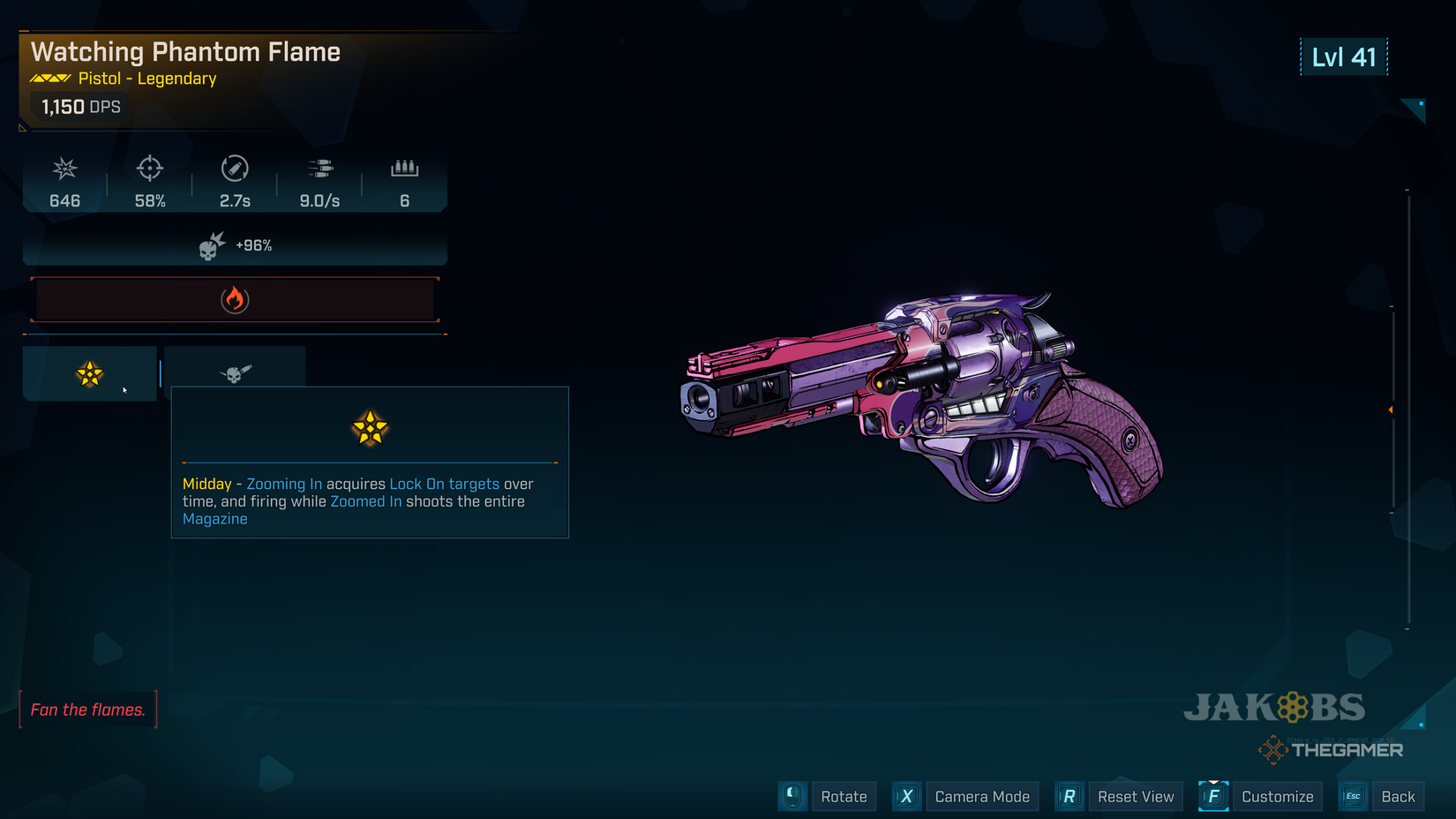Screen dimensions: 1456x819
Task: Click the Watching Phantom Flame title banner
Action: (x=185, y=51)
